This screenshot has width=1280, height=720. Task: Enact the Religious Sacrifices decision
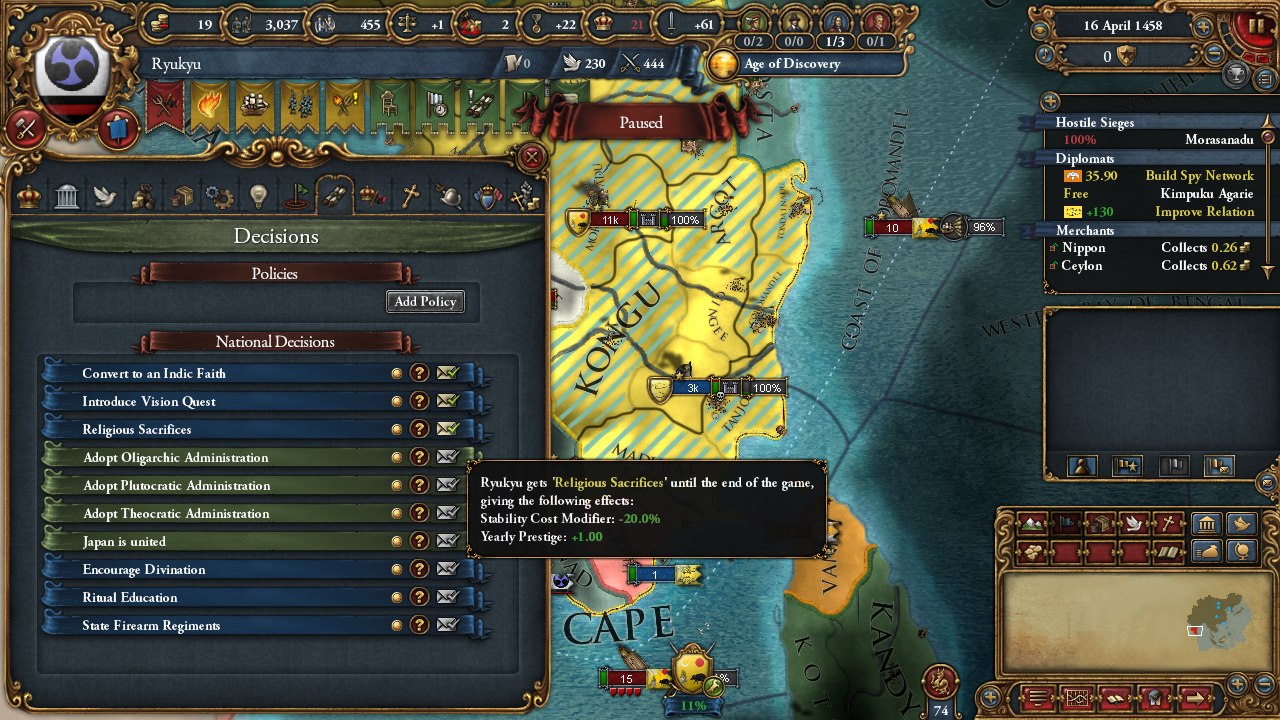[x=447, y=429]
